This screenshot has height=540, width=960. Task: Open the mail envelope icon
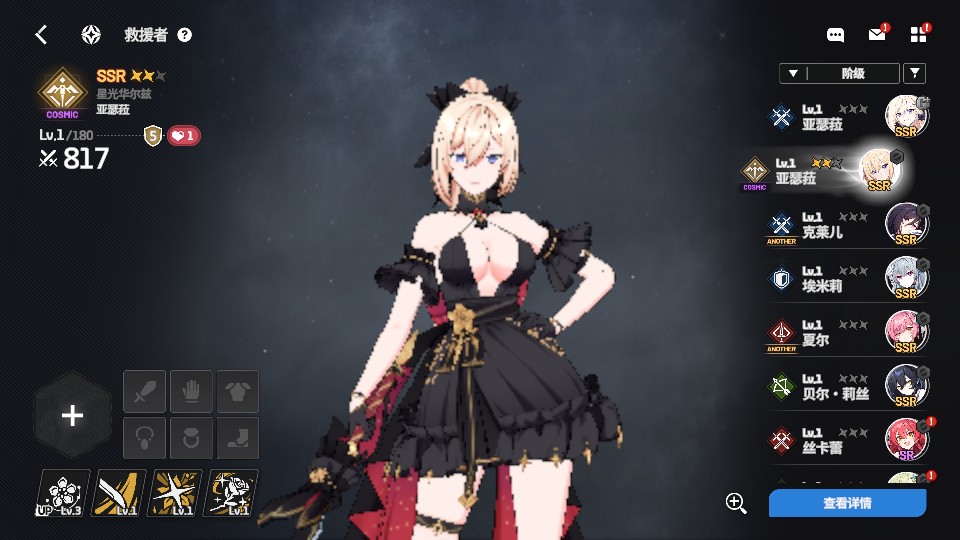[x=877, y=35]
